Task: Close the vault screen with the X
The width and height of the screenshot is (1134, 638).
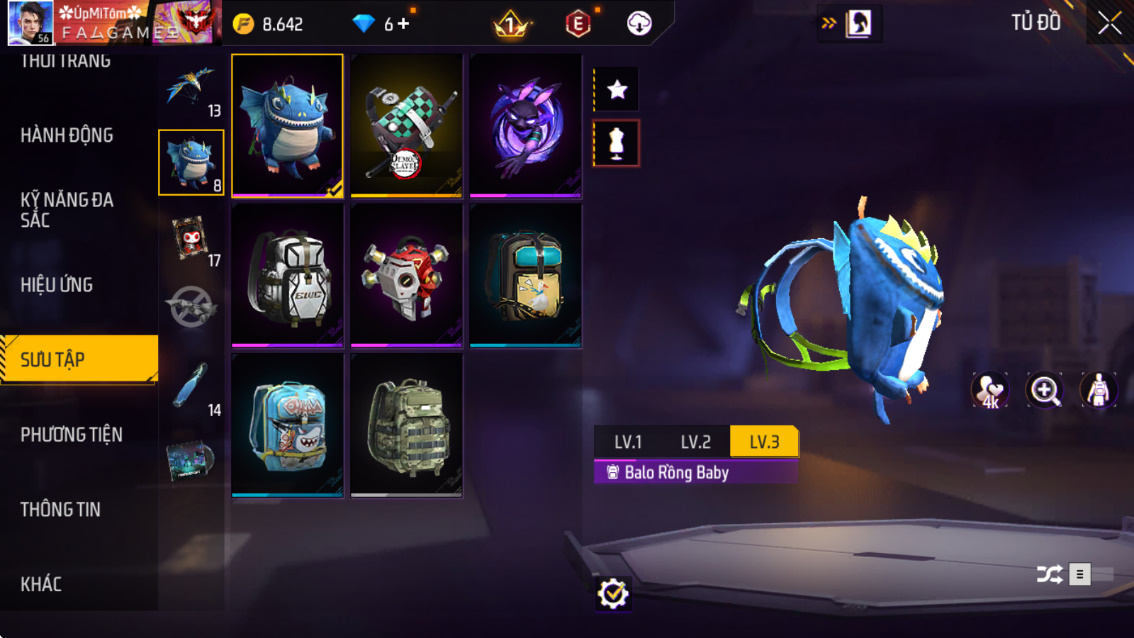Action: tap(1109, 24)
